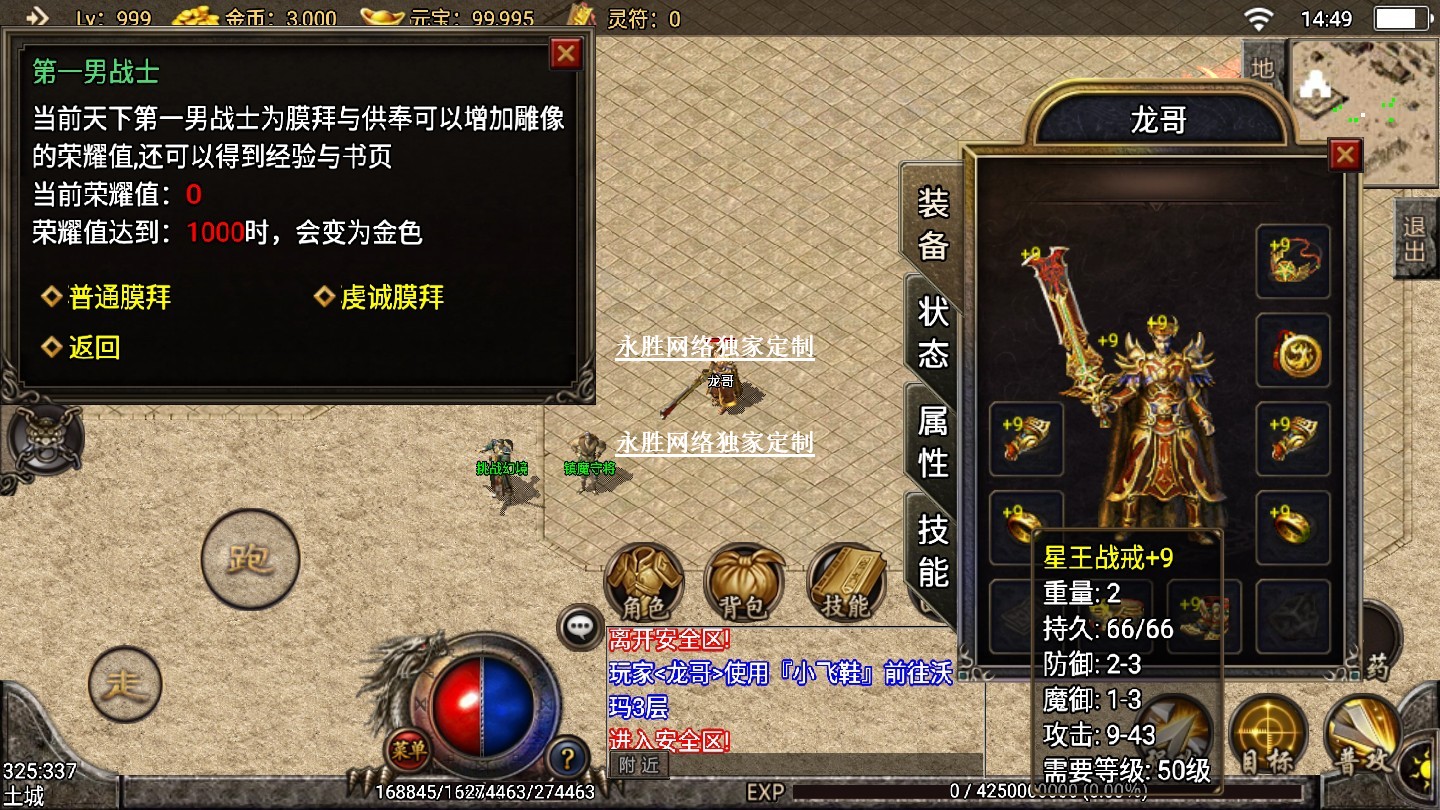Screen dimensions: 1440x810
Task: Select 返回 to go back
Action: tap(94, 347)
